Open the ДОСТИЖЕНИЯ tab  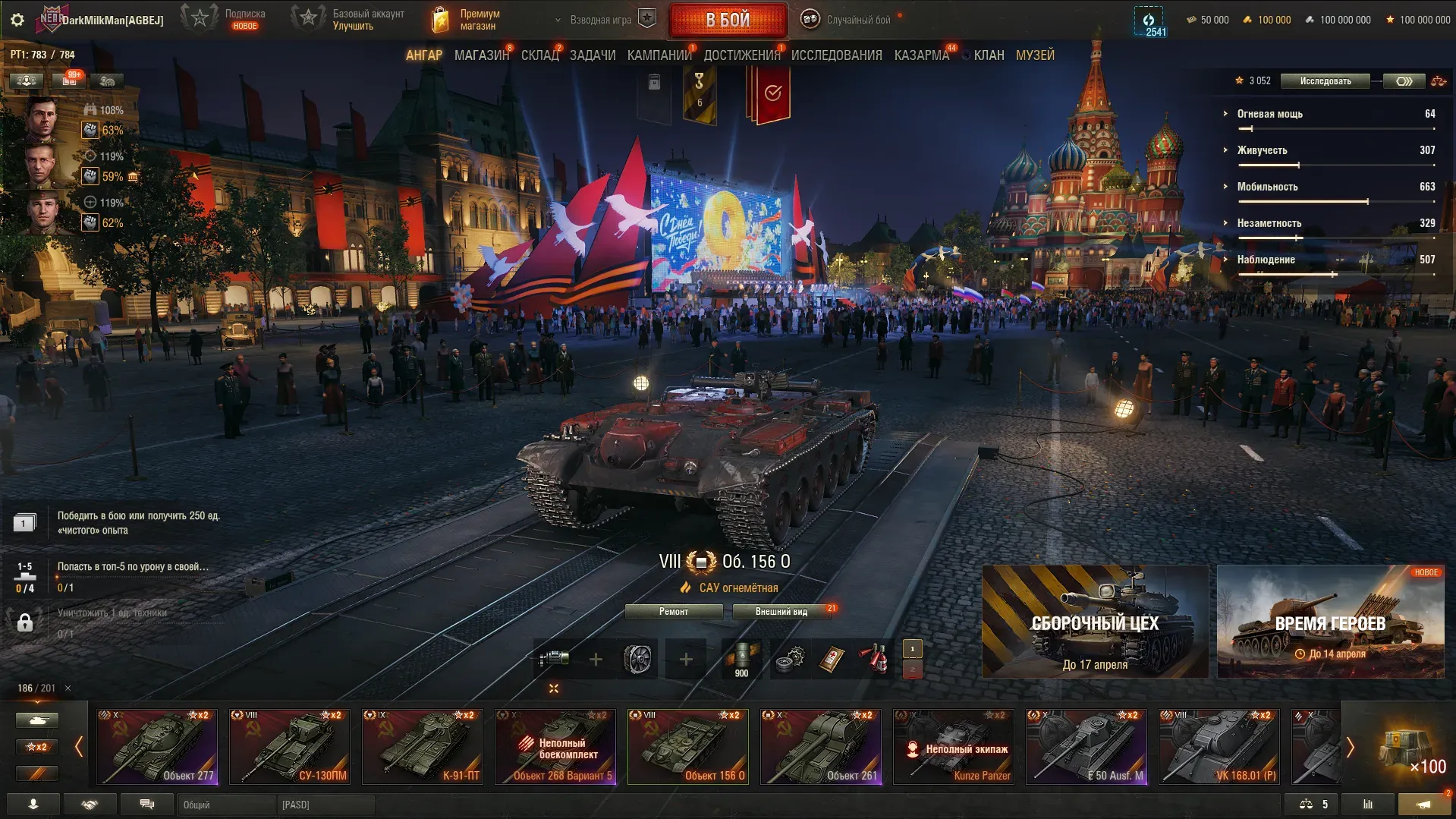[x=741, y=55]
